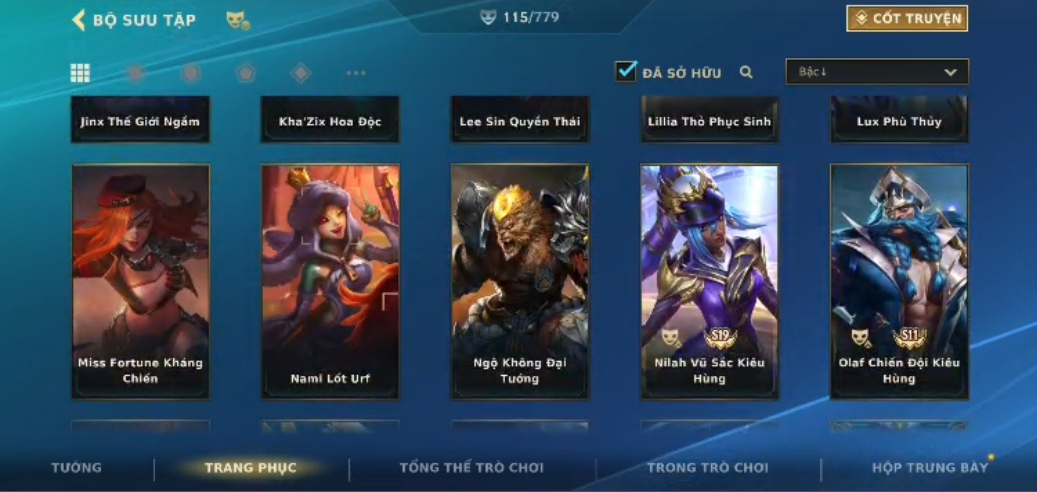This screenshot has width=1037, height=492.
Task: Click the magnifying glass search icon
Action: click(746, 72)
